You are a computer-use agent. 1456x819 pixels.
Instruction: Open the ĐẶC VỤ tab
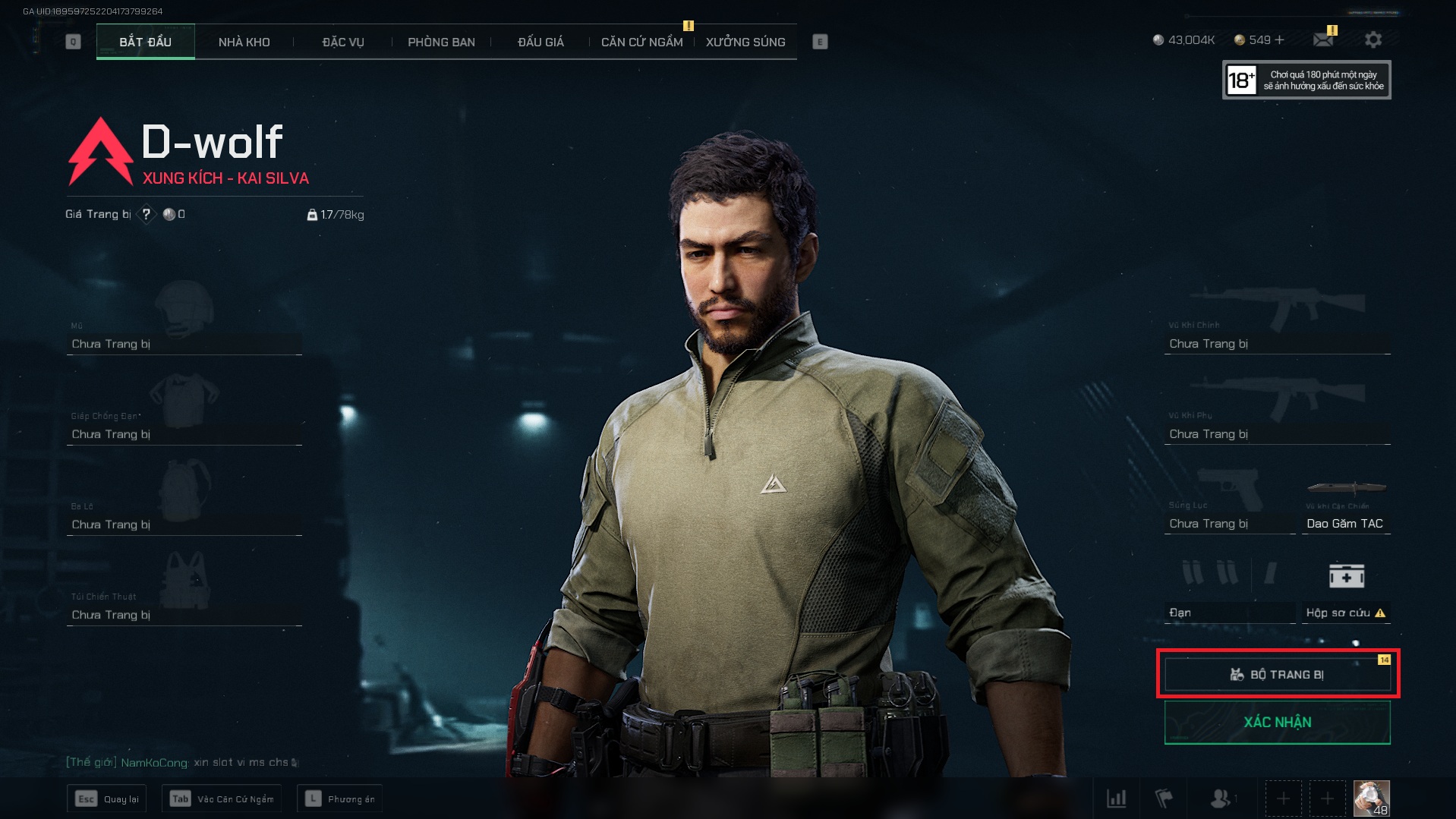[x=343, y=42]
